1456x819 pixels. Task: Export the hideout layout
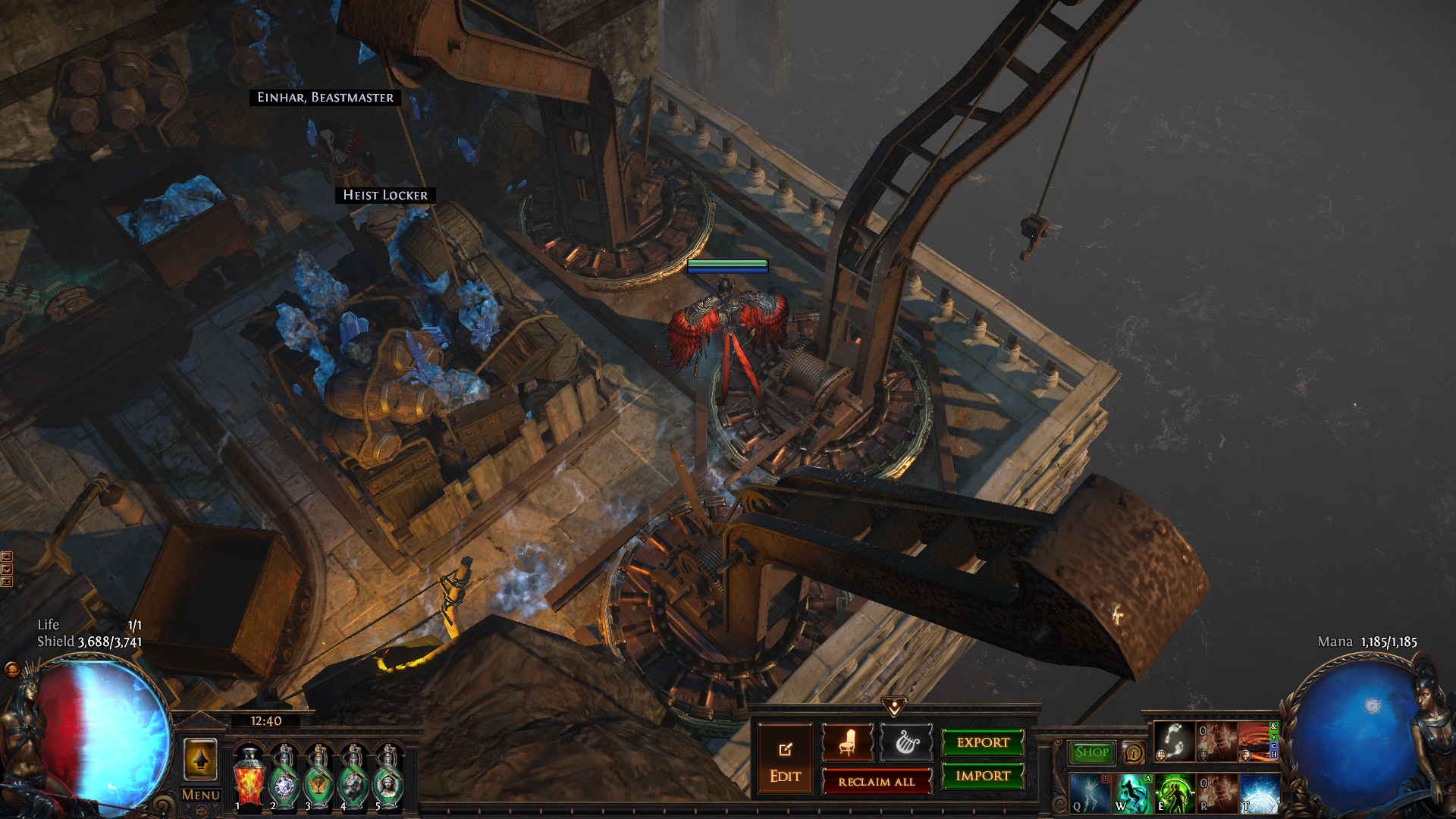pos(983,742)
